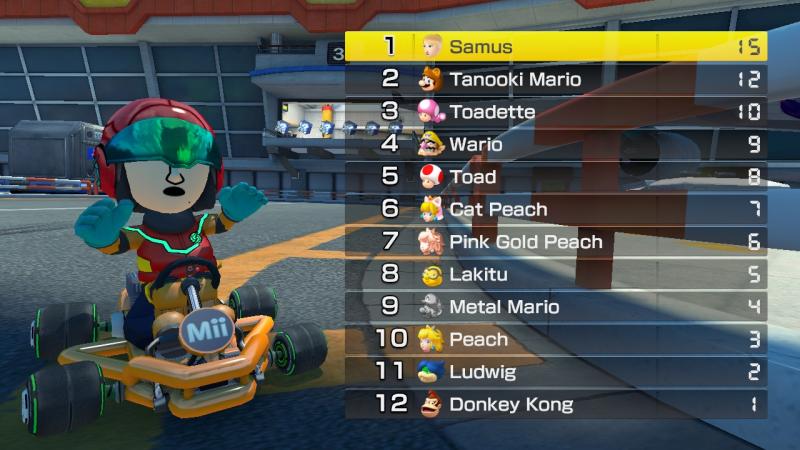Click Lakitu's eighth-place row

(x=556, y=274)
